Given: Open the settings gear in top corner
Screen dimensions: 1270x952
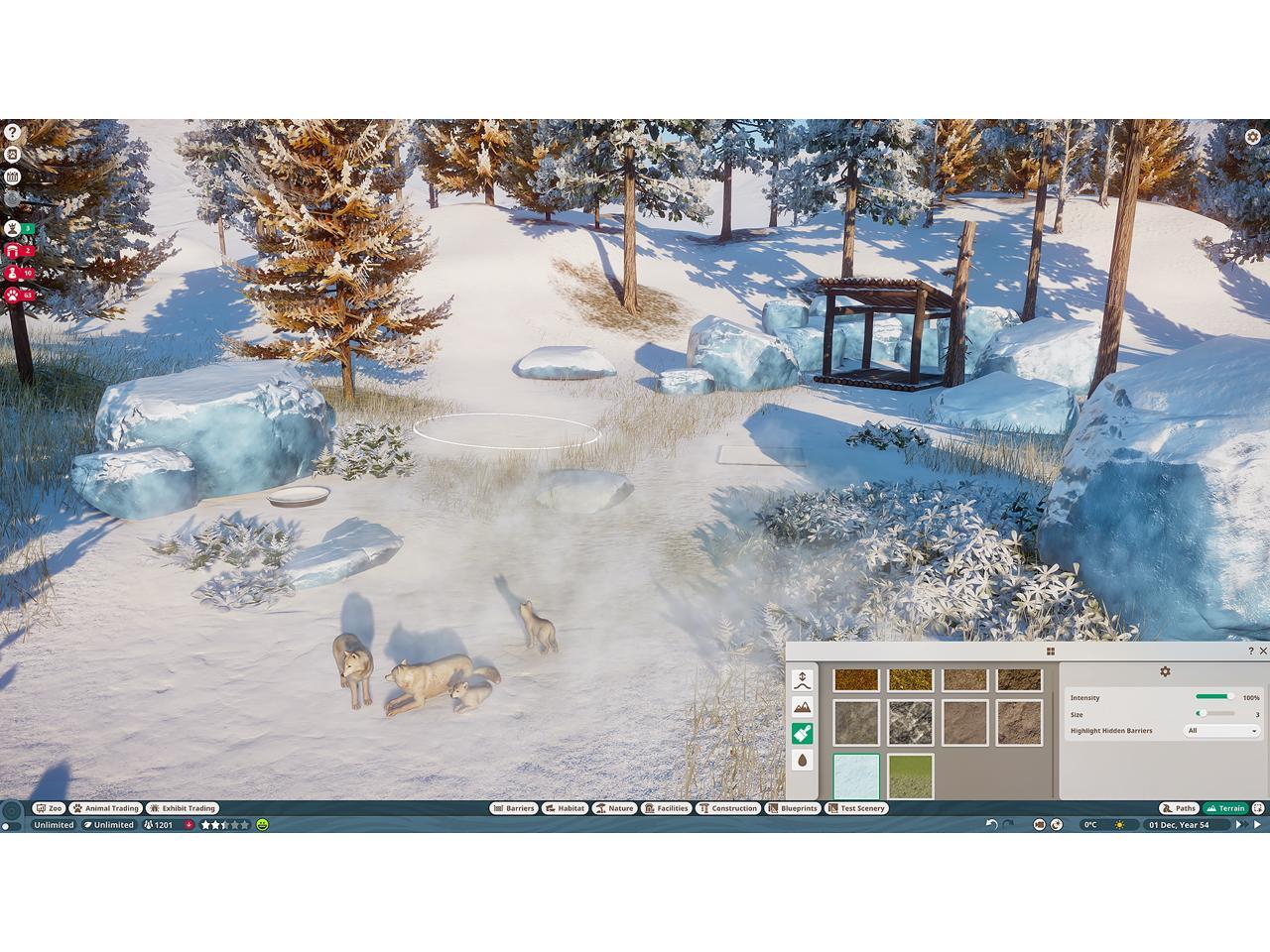Looking at the screenshot, I should (x=1253, y=137).
